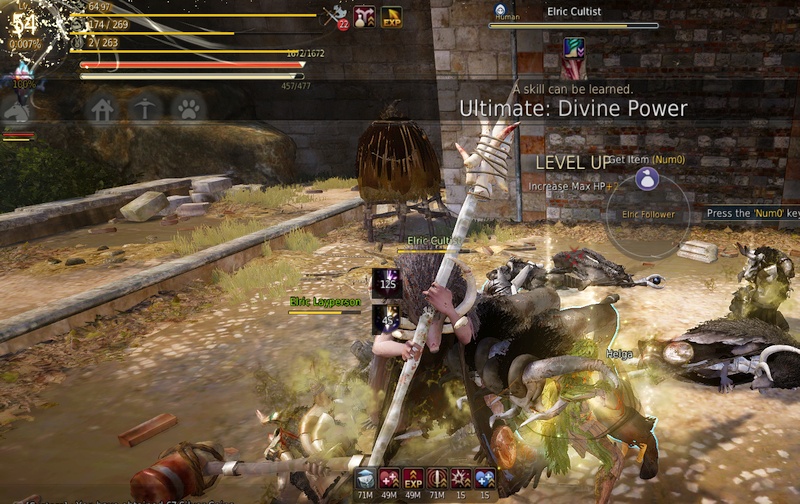Click the pickaxe worker icon
800x504 pixels.
(146, 108)
